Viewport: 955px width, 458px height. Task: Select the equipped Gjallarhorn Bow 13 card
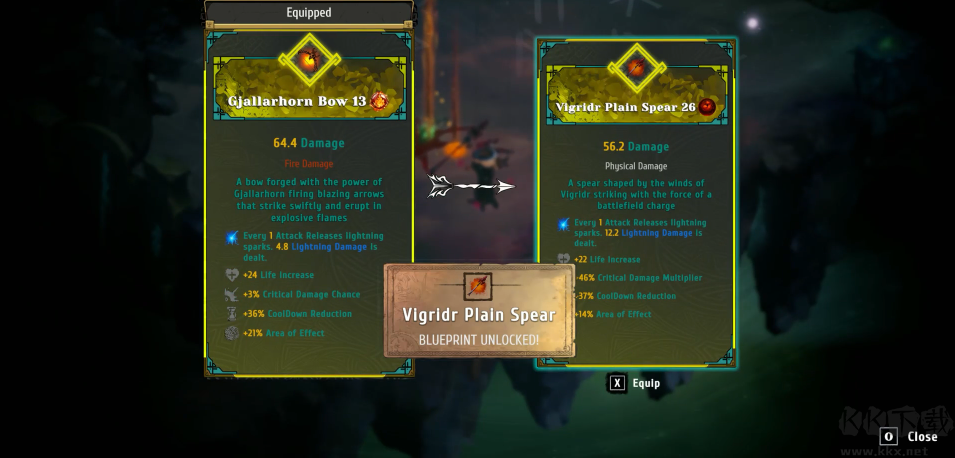pos(309,200)
